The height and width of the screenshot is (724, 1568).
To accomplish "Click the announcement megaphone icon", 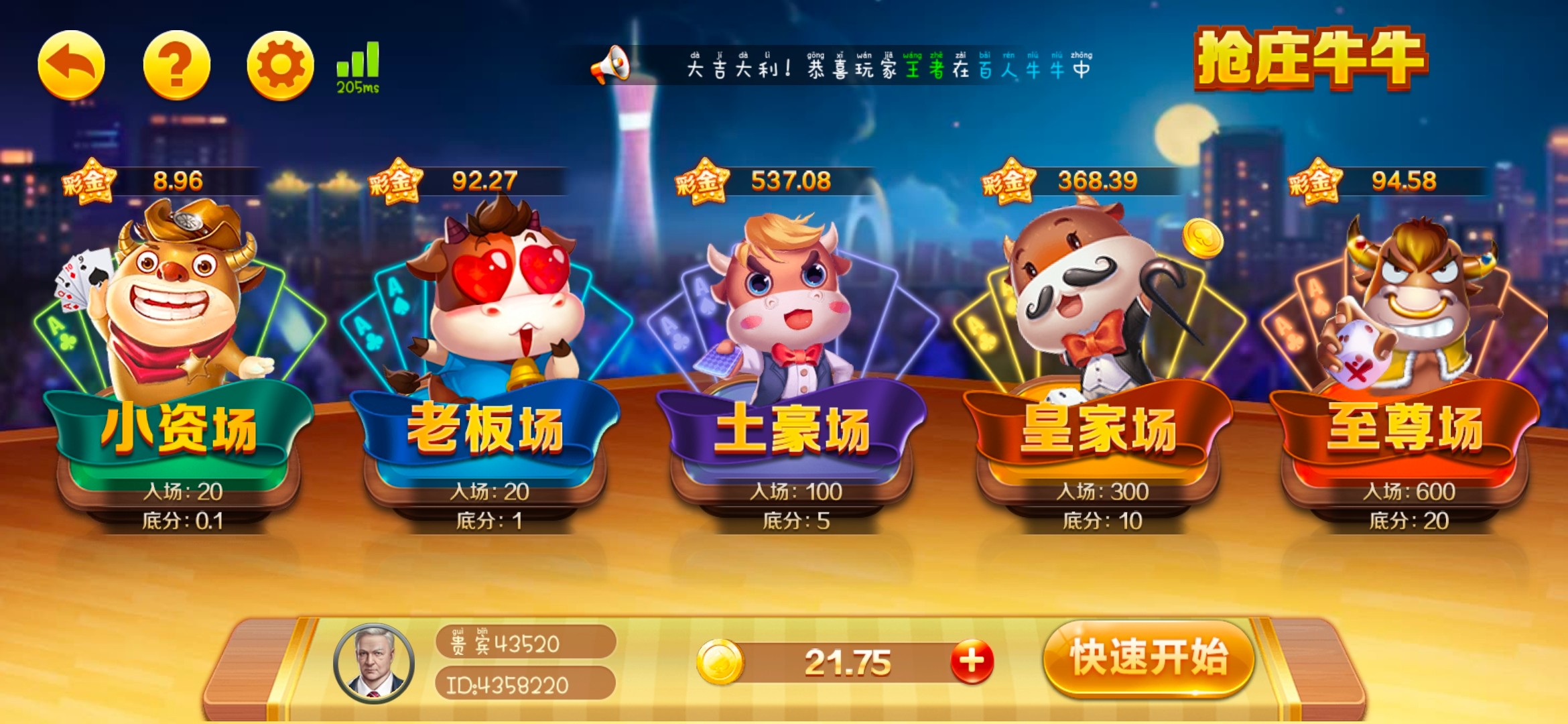I will click(x=612, y=67).
